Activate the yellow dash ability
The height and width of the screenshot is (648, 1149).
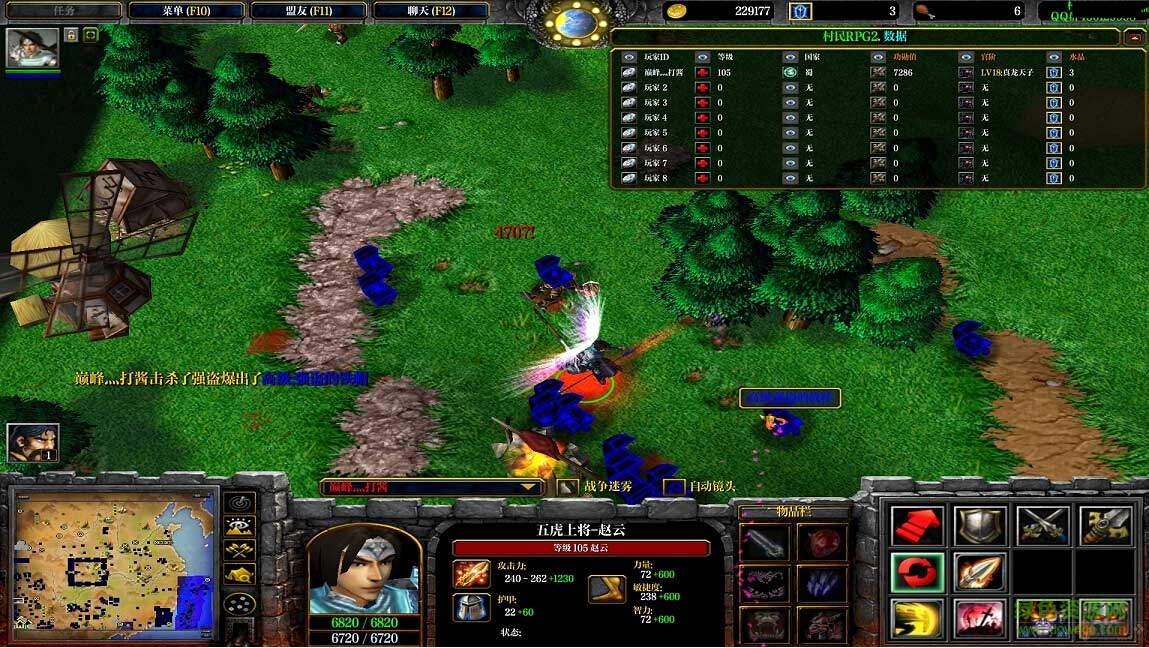coord(917,618)
